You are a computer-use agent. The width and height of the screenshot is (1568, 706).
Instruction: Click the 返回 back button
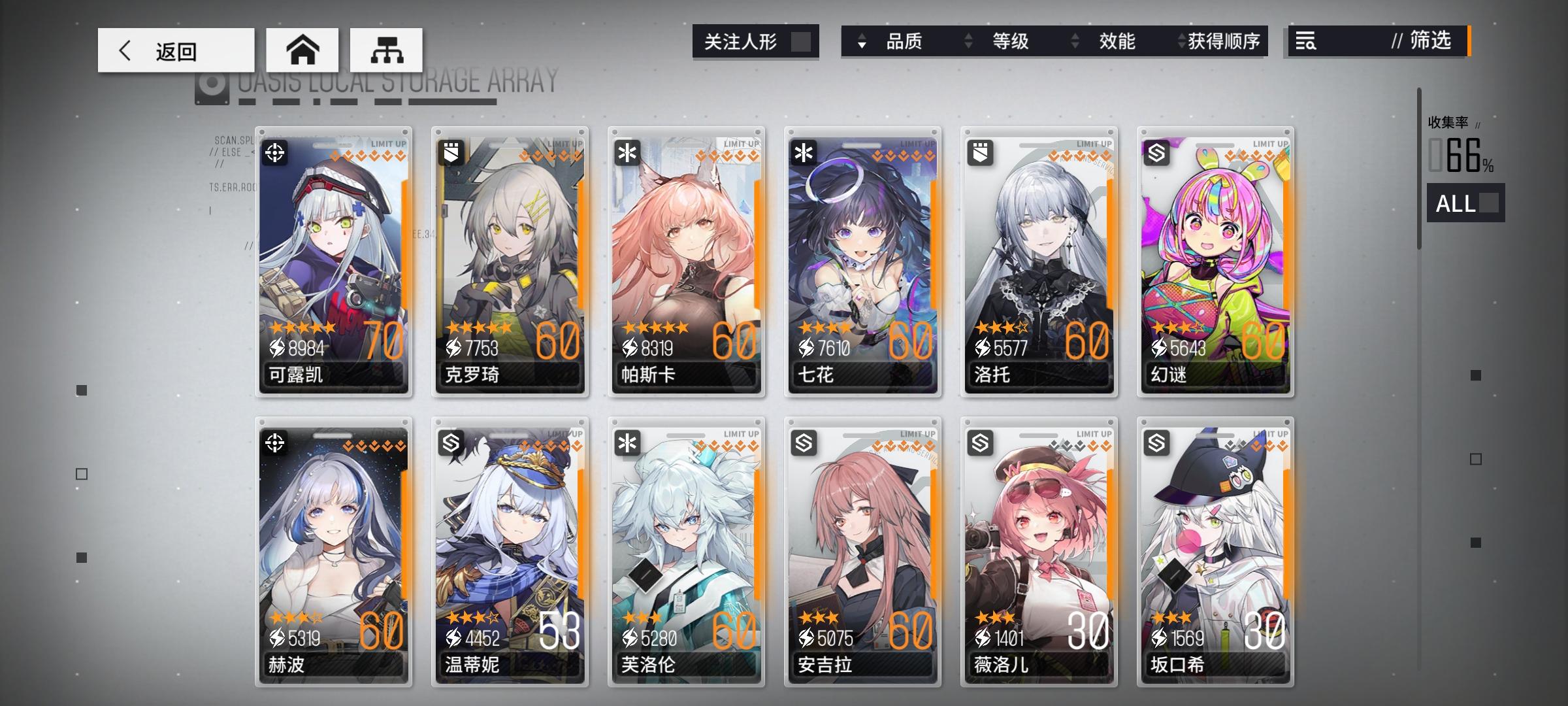[176, 50]
